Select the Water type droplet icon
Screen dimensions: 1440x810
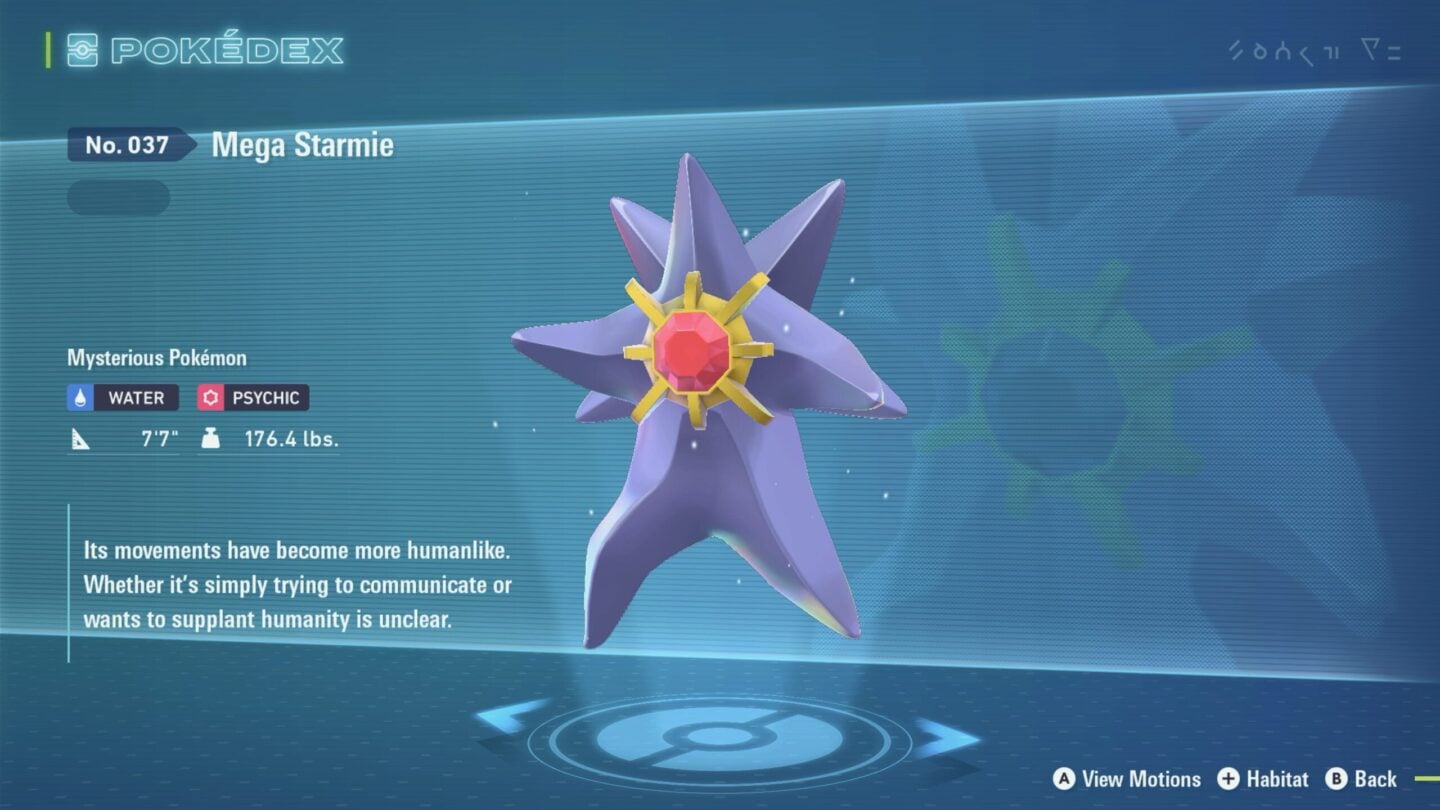(x=80, y=397)
